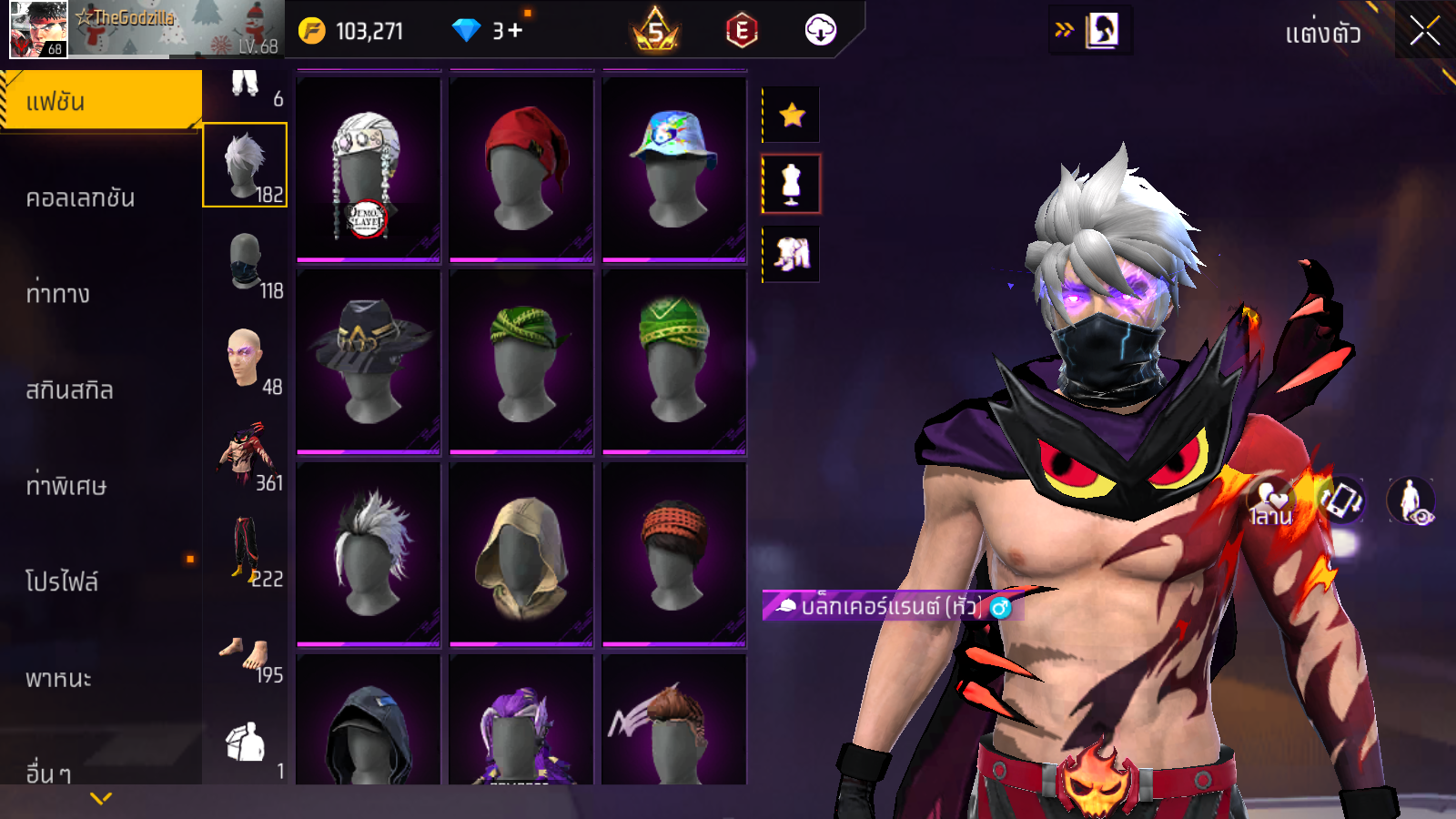
Task: Equip the colorful bucket hat item
Action: [674, 168]
